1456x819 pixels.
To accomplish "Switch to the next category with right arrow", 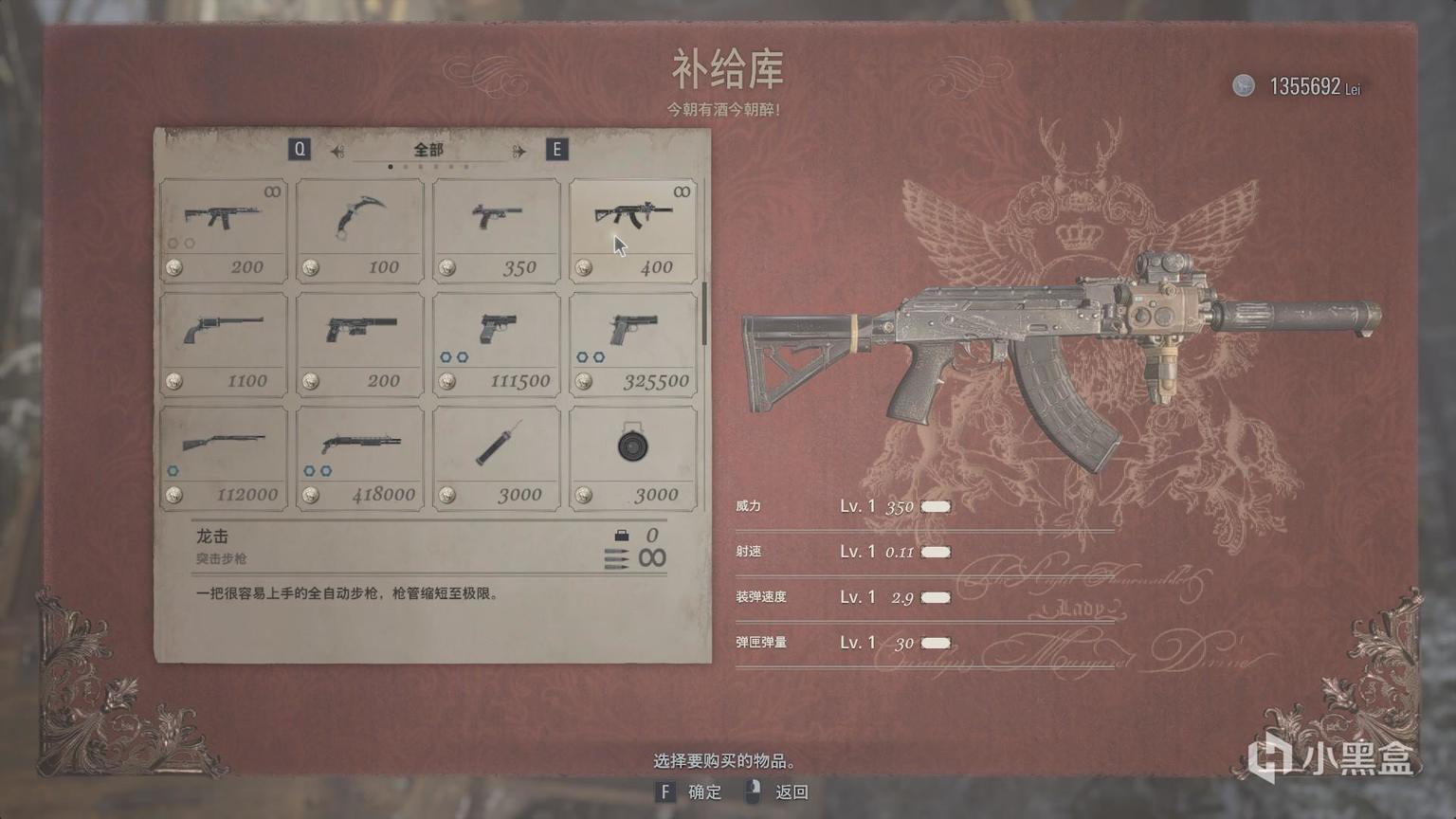I will (x=519, y=151).
